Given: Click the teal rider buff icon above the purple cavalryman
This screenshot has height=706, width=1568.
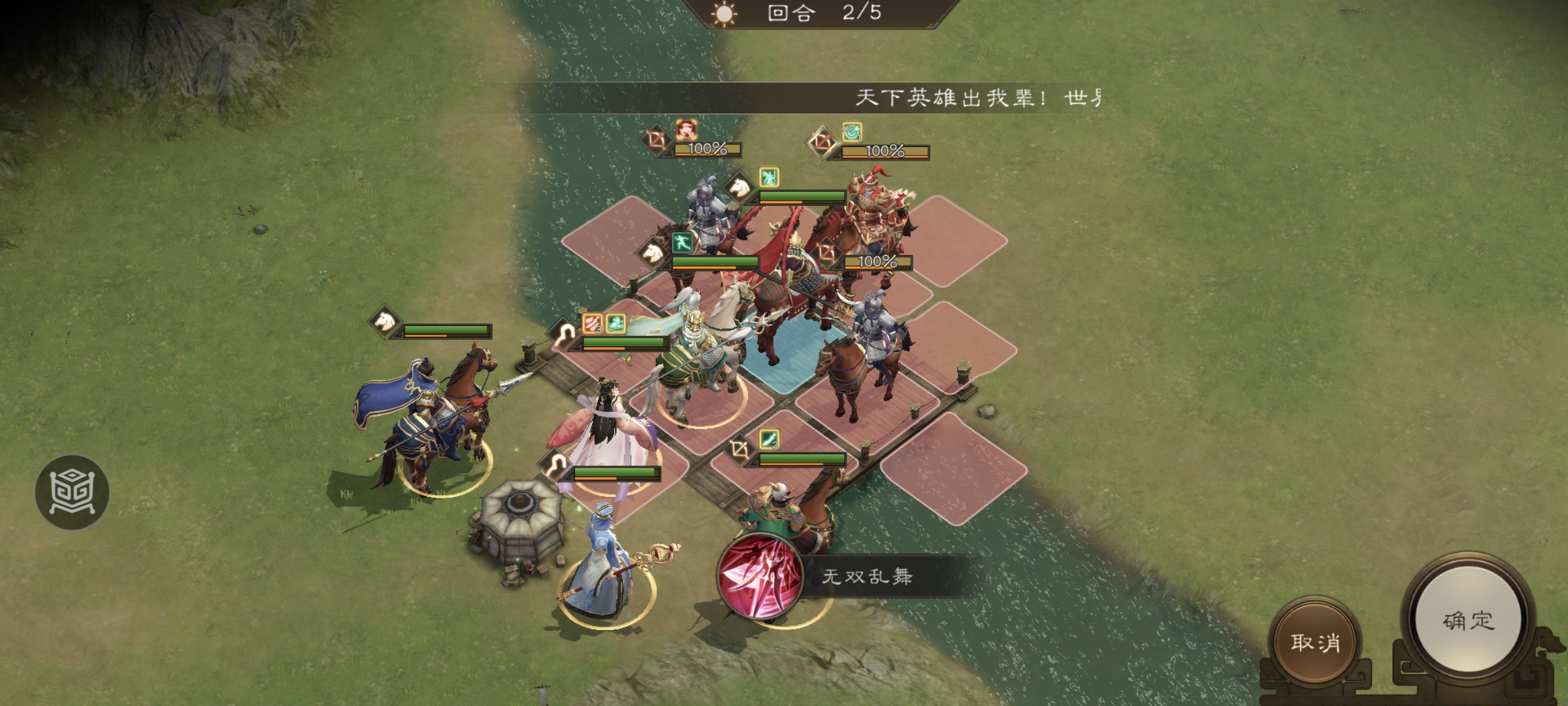Looking at the screenshot, I should point(769,178).
